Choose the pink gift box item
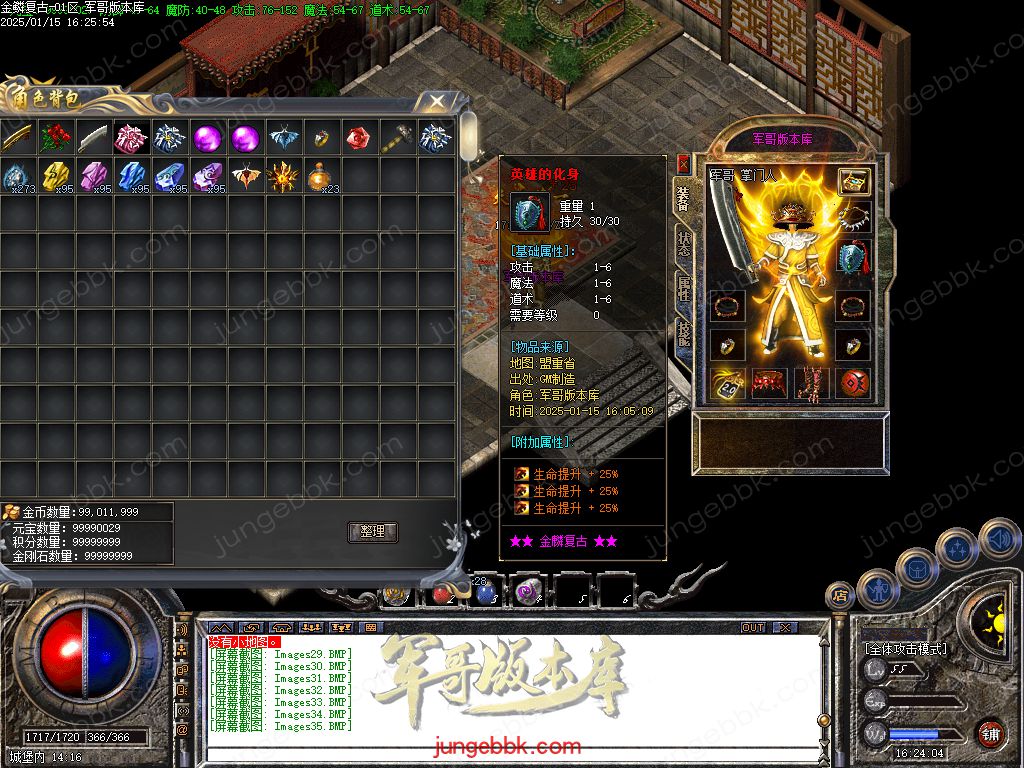This screenshot has height=768, width=1024. click(132, 138)
